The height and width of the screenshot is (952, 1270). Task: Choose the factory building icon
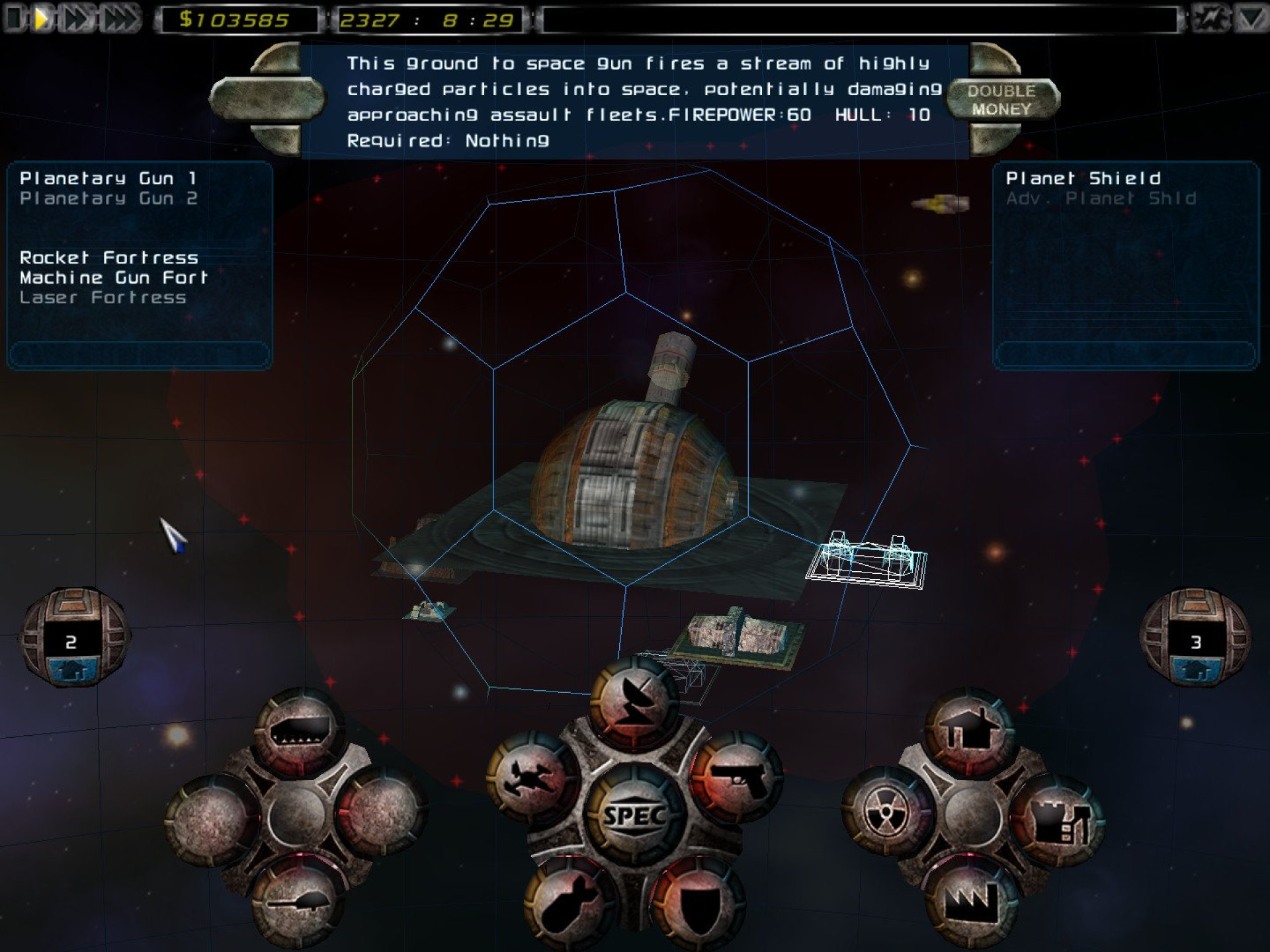pos(970,900)
